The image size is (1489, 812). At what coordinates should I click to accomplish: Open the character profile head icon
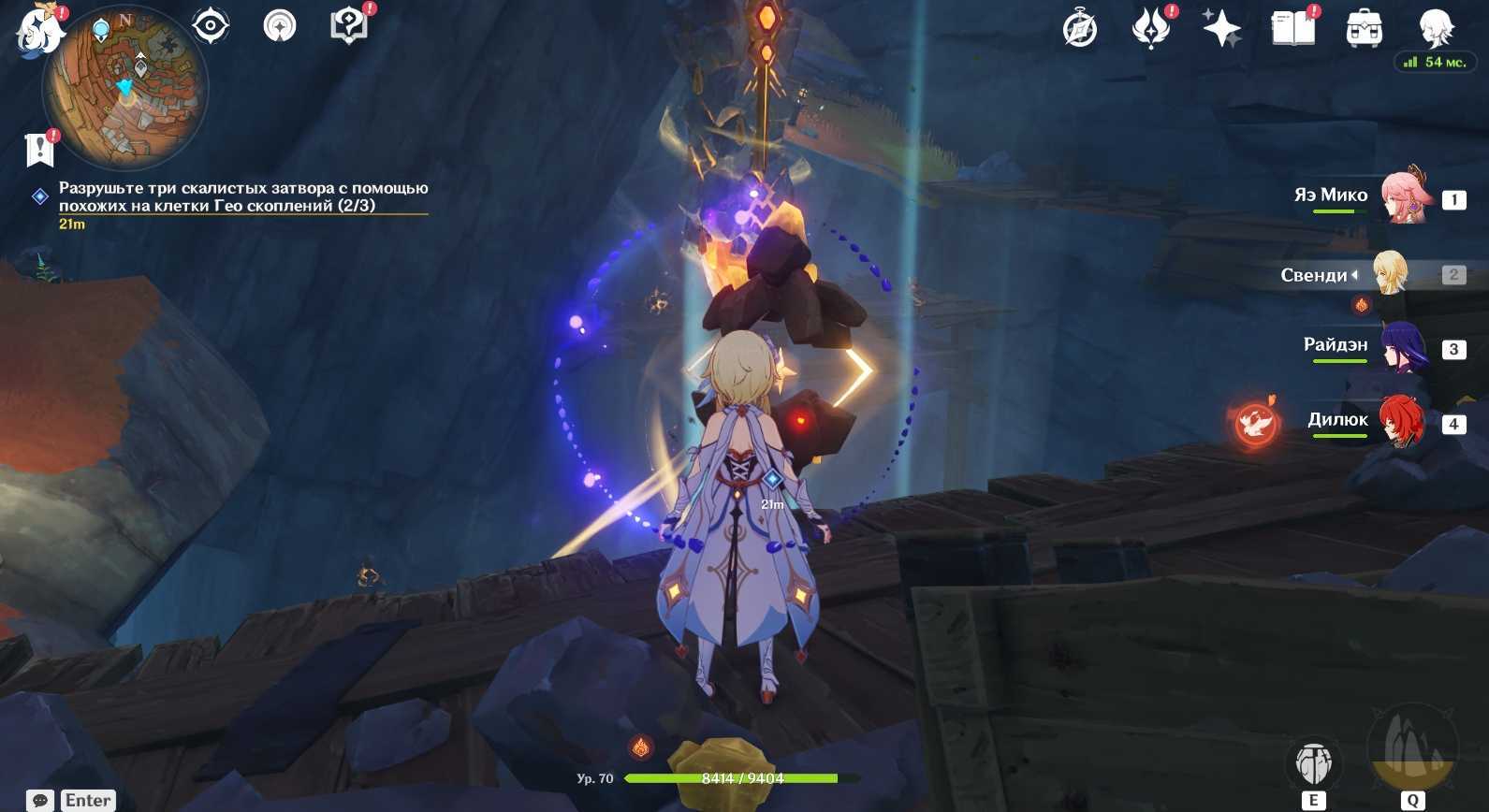(1435, 28)
